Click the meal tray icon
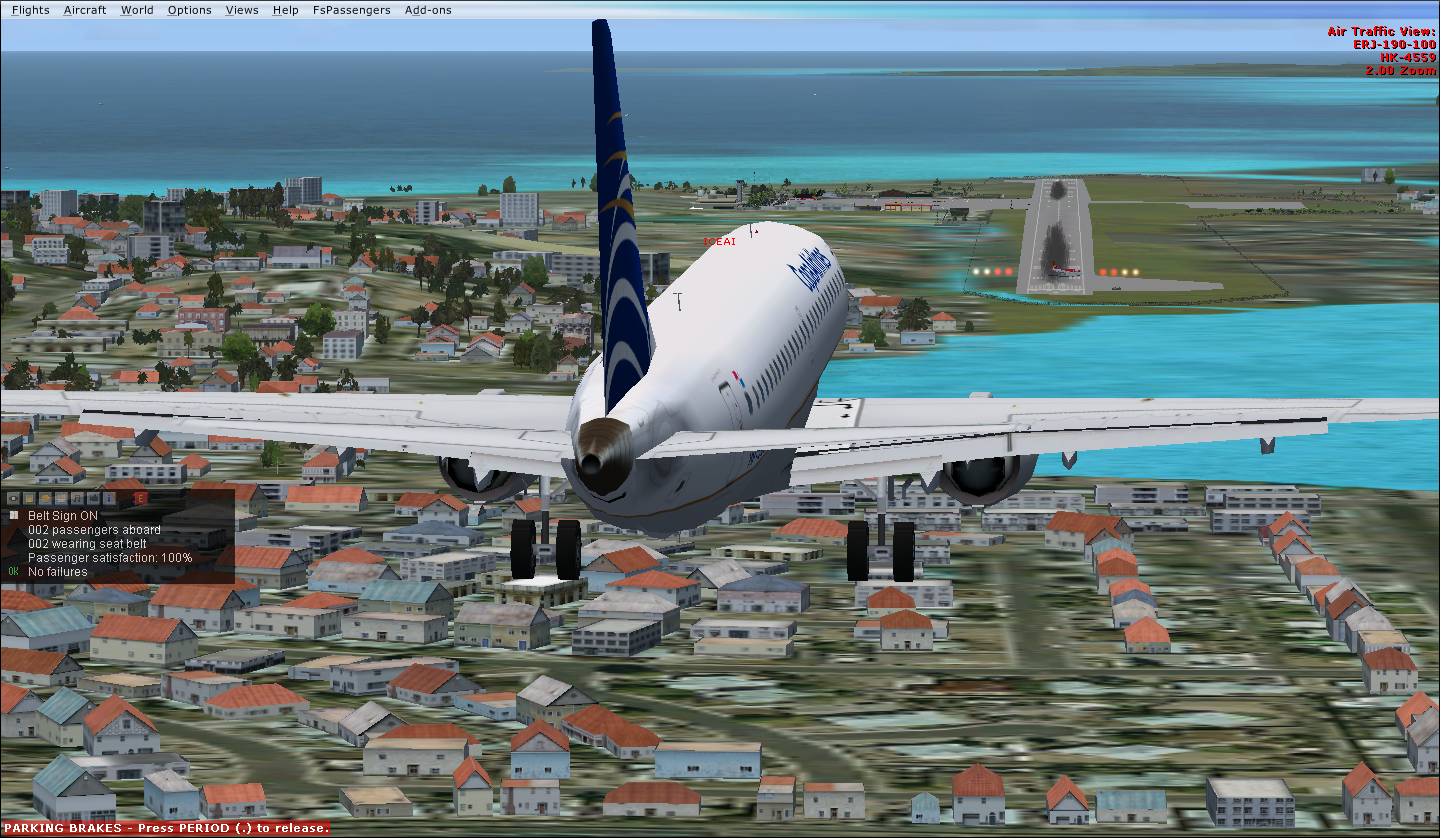Image resolution: width=1440 pixels, height=838 pixels. click(61, 498)
